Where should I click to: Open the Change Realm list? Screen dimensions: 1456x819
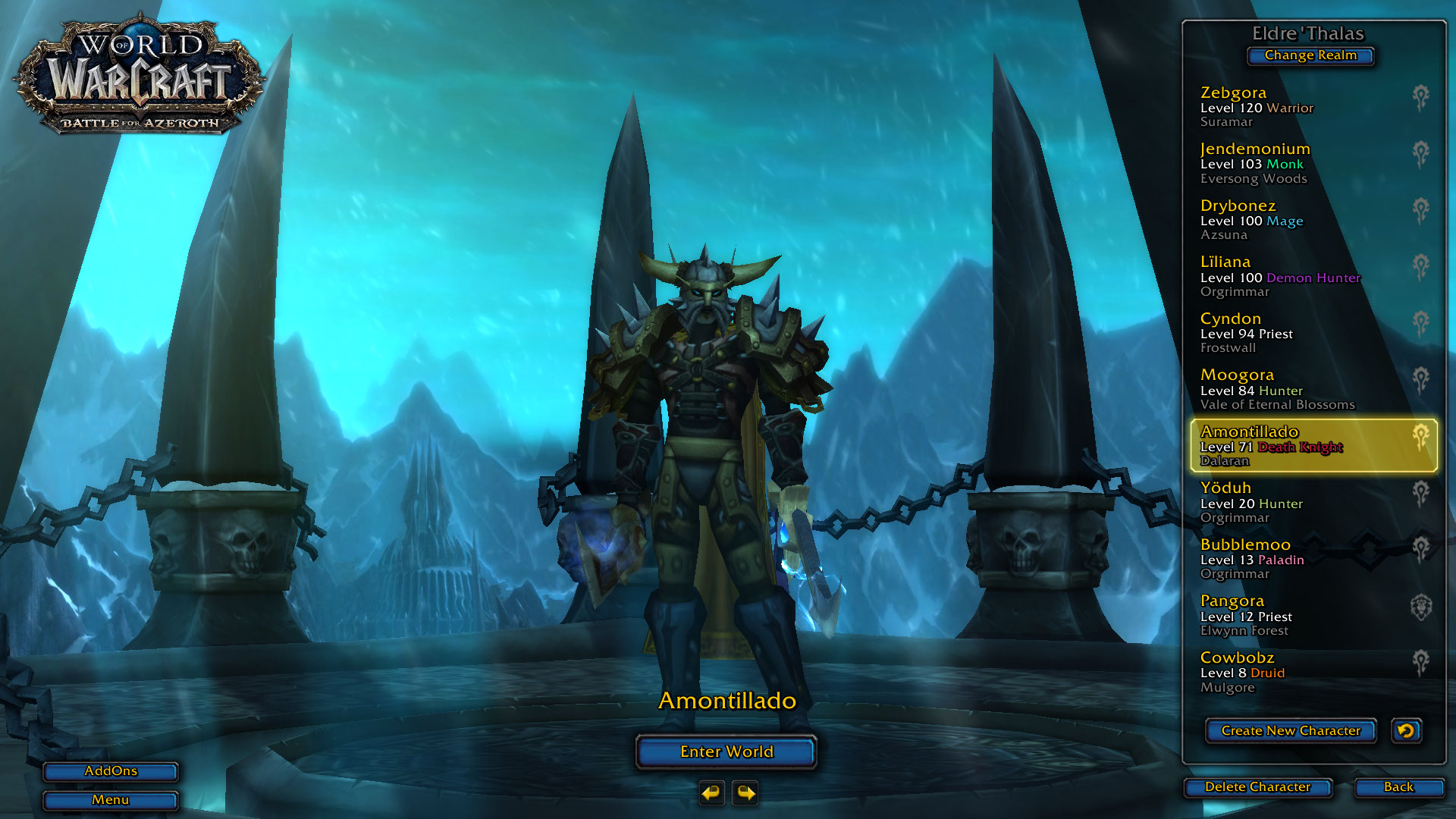pyautogui.click(x=1310, y=55)
